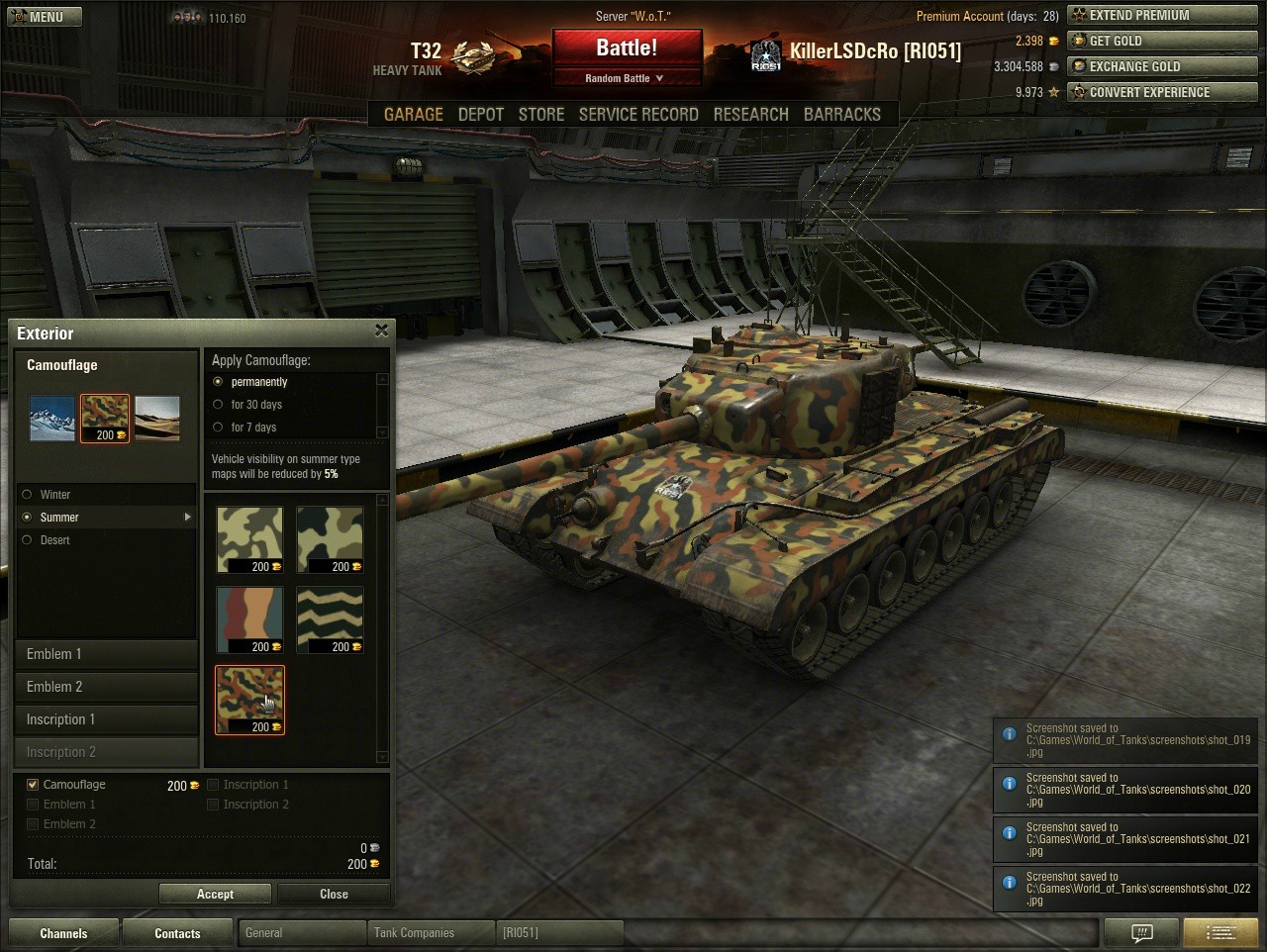
Task: Show the BARRACKS tab
Action: (x=841, y=115)
